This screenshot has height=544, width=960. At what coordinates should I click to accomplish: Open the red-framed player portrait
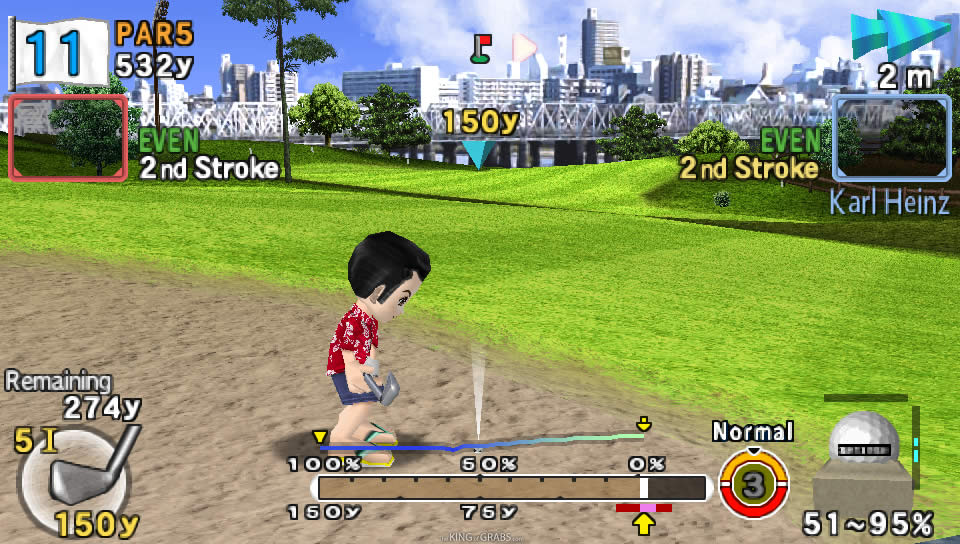(68, 137)
